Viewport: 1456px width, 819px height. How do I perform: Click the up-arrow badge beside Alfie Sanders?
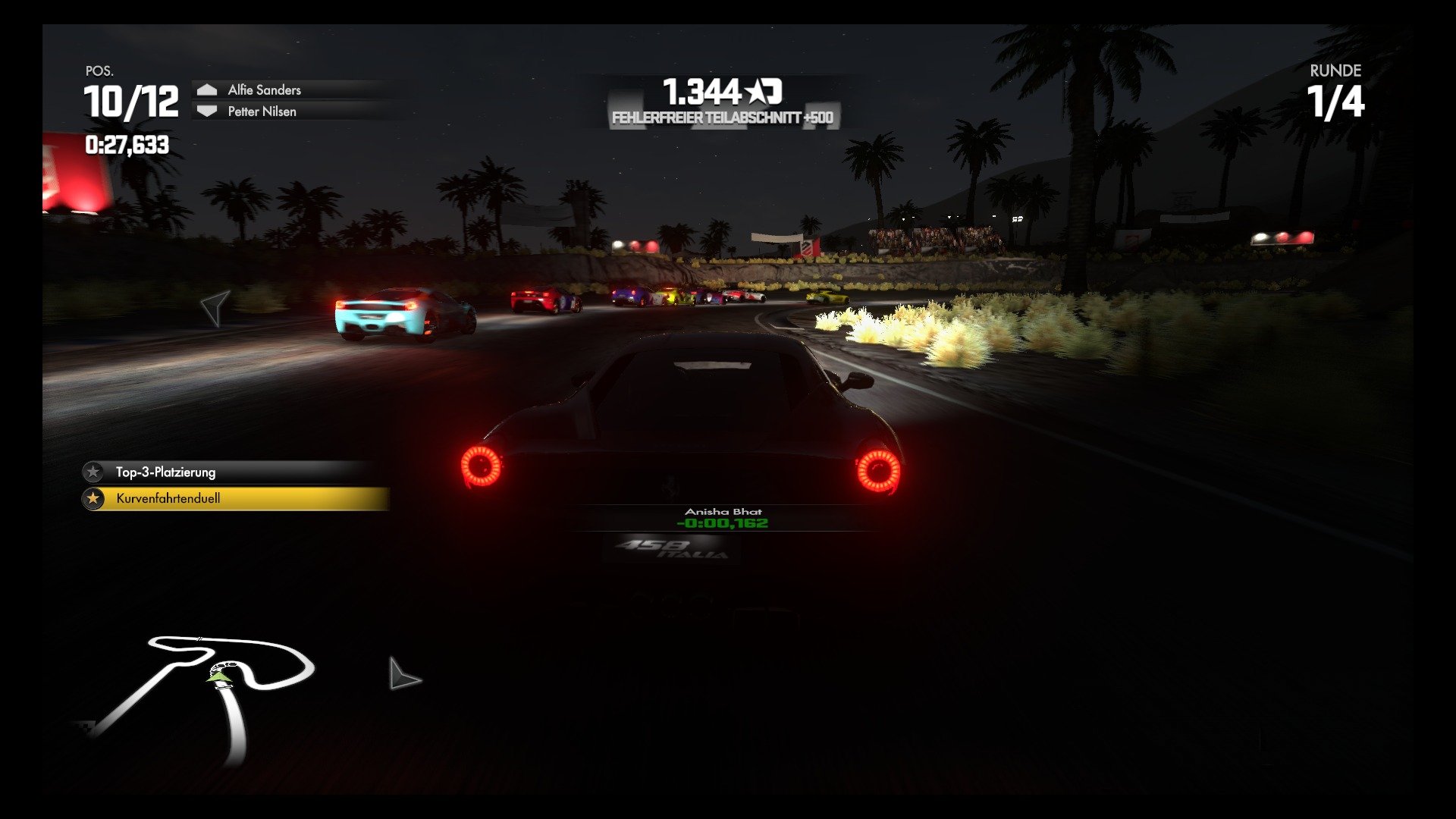(x=206, y=88)
